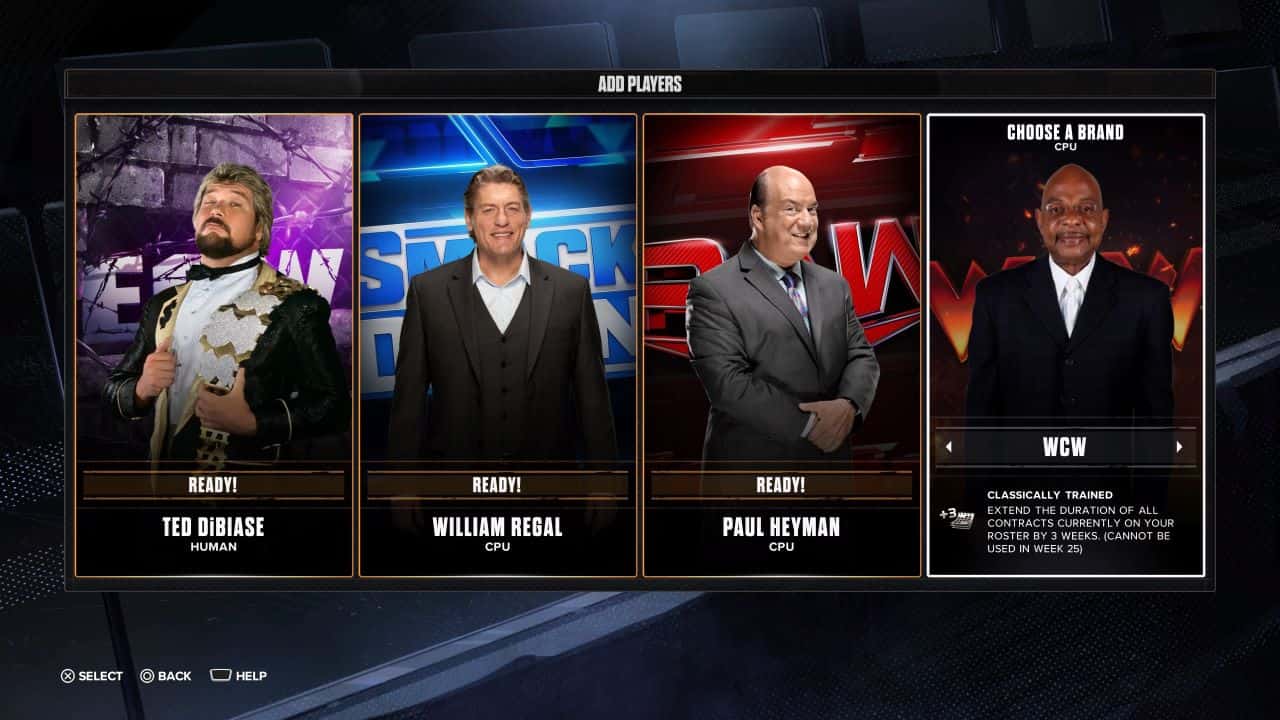
Task: Open the WCW brand selector
Action: point(1066,446)
